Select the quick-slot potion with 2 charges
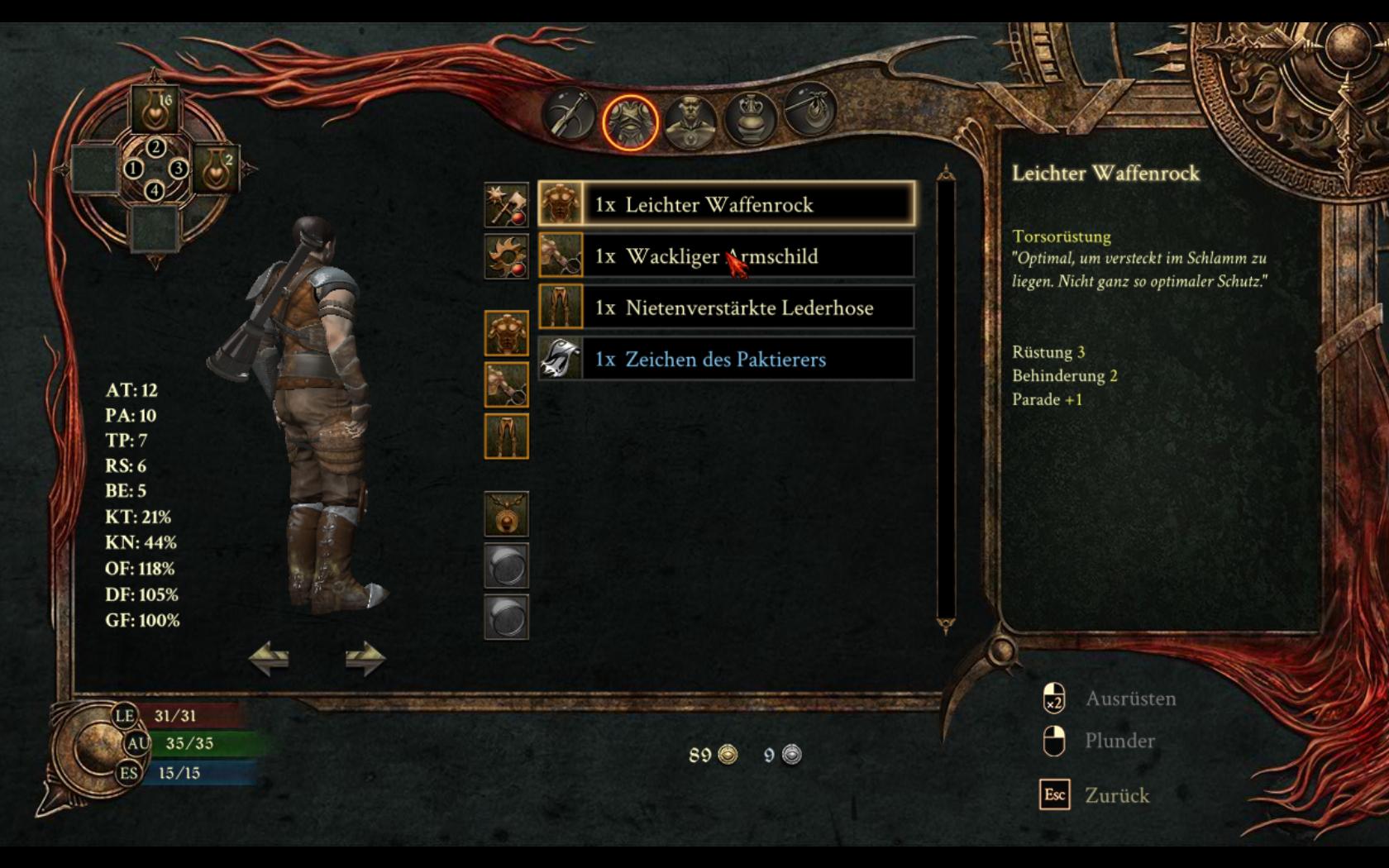 pos(217,169)
